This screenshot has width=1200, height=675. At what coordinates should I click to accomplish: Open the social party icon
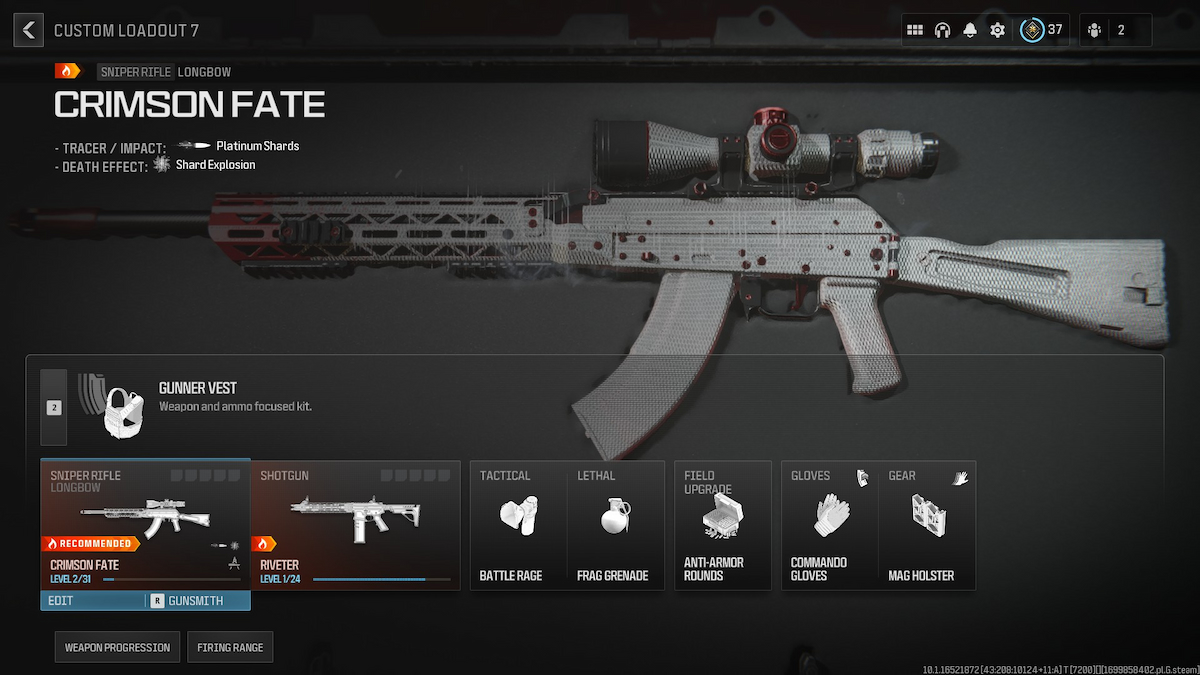tap(1095, 30)
